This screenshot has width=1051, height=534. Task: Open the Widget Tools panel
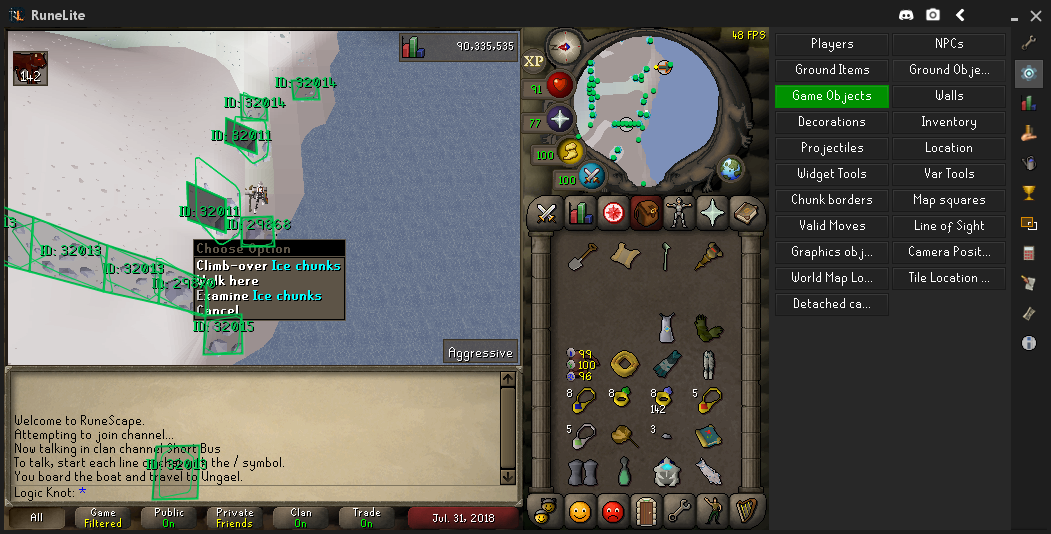click(x=831, y=174)
